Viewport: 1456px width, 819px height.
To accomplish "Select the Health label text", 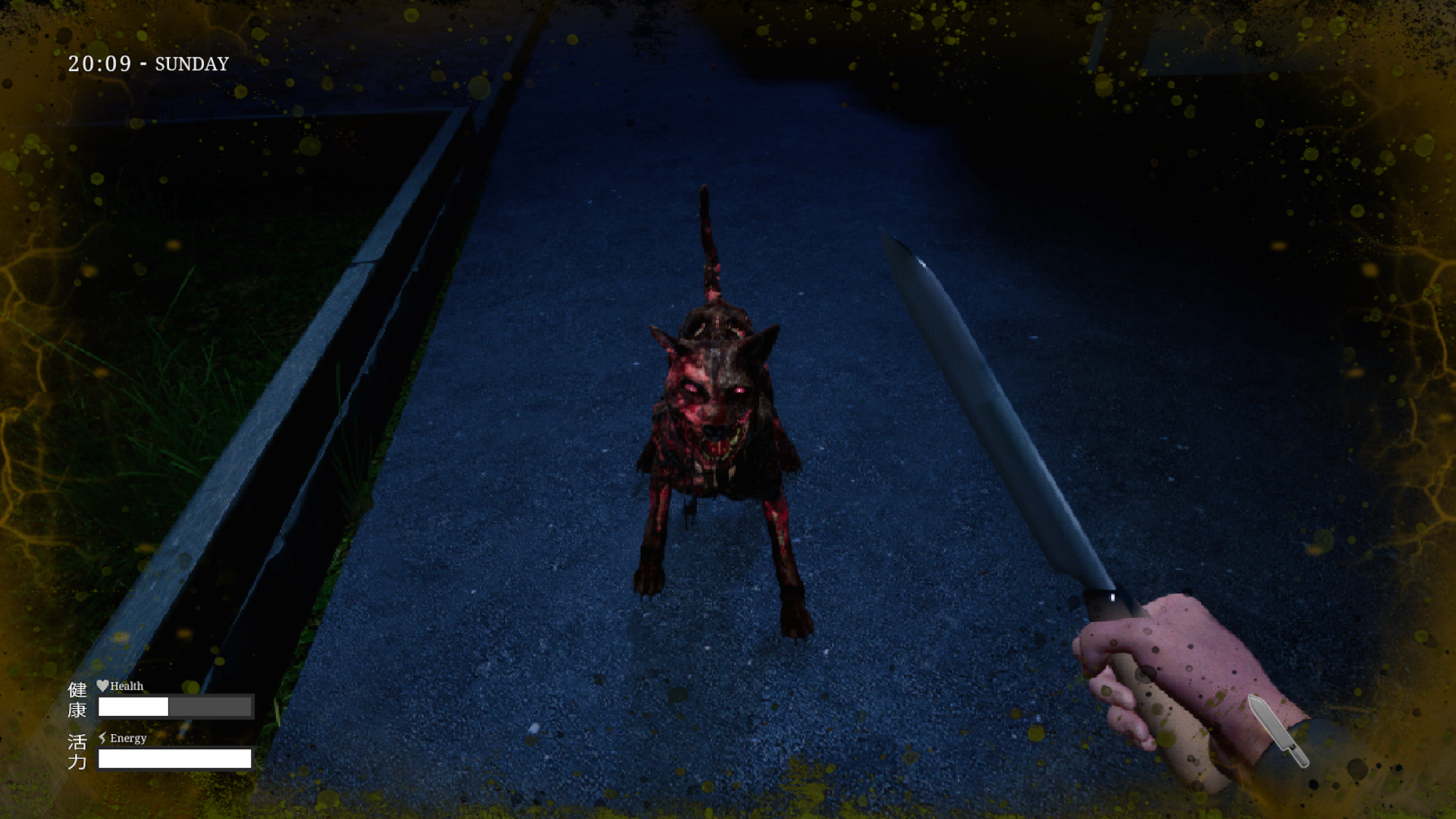I will click(126, 686).
